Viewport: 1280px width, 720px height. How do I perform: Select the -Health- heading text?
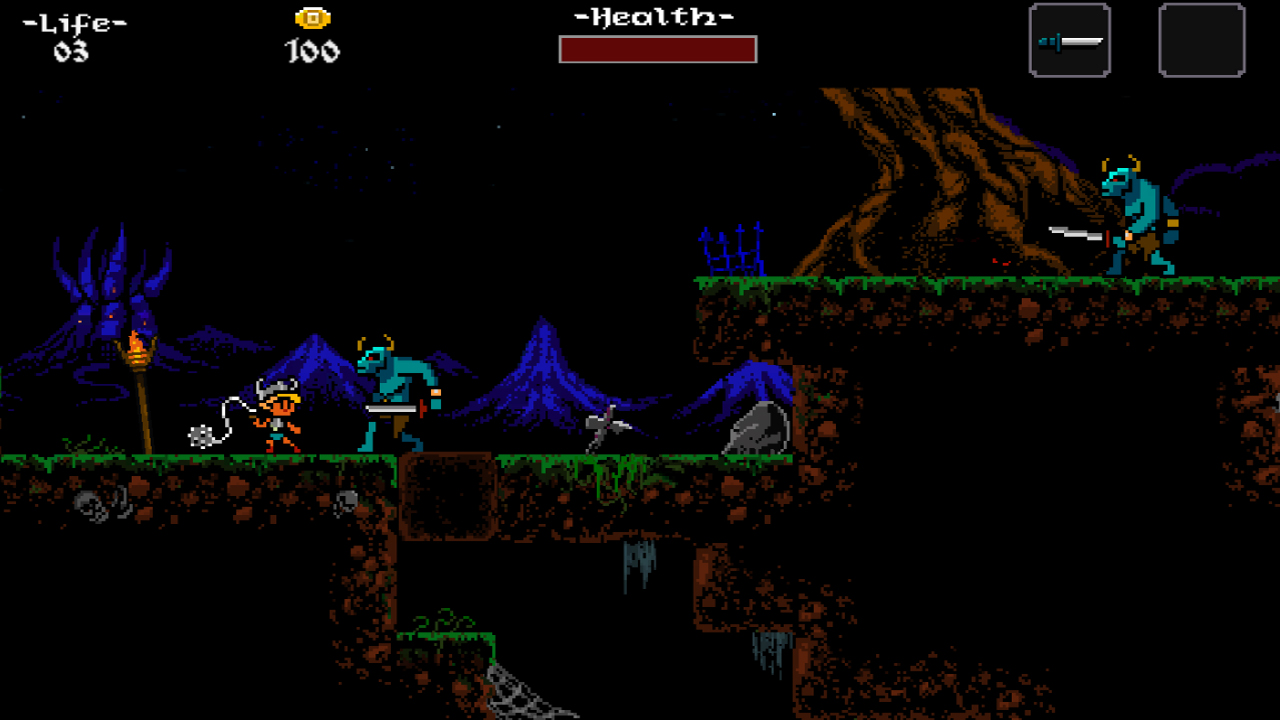(656, 15)
